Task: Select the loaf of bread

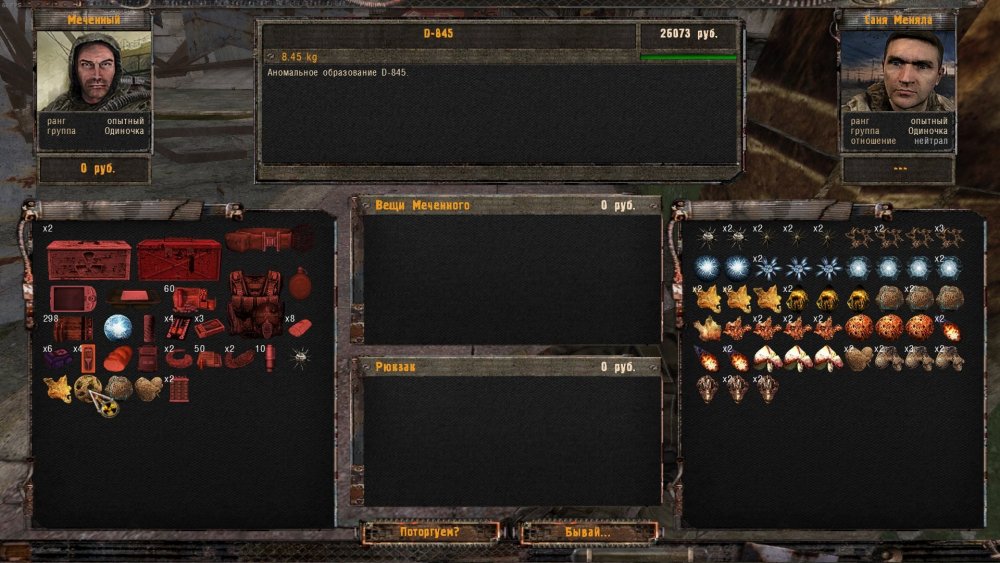Action: click(118, 359)
